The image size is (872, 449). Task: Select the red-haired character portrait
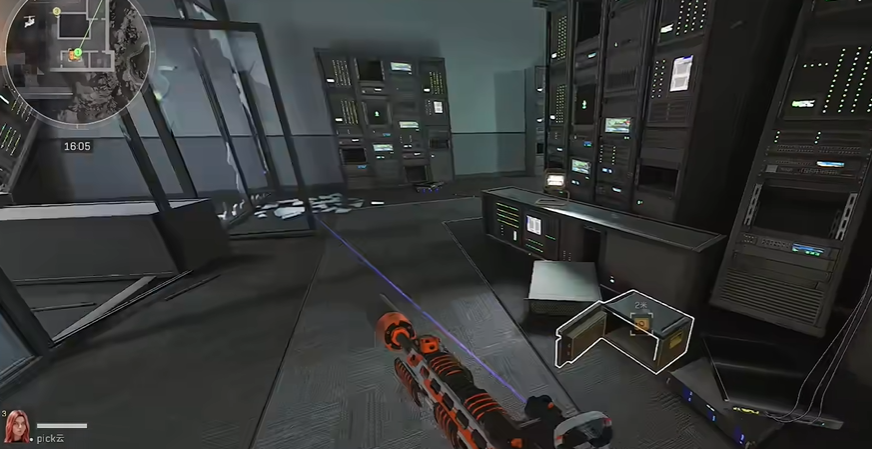click(x=17, y=427)
